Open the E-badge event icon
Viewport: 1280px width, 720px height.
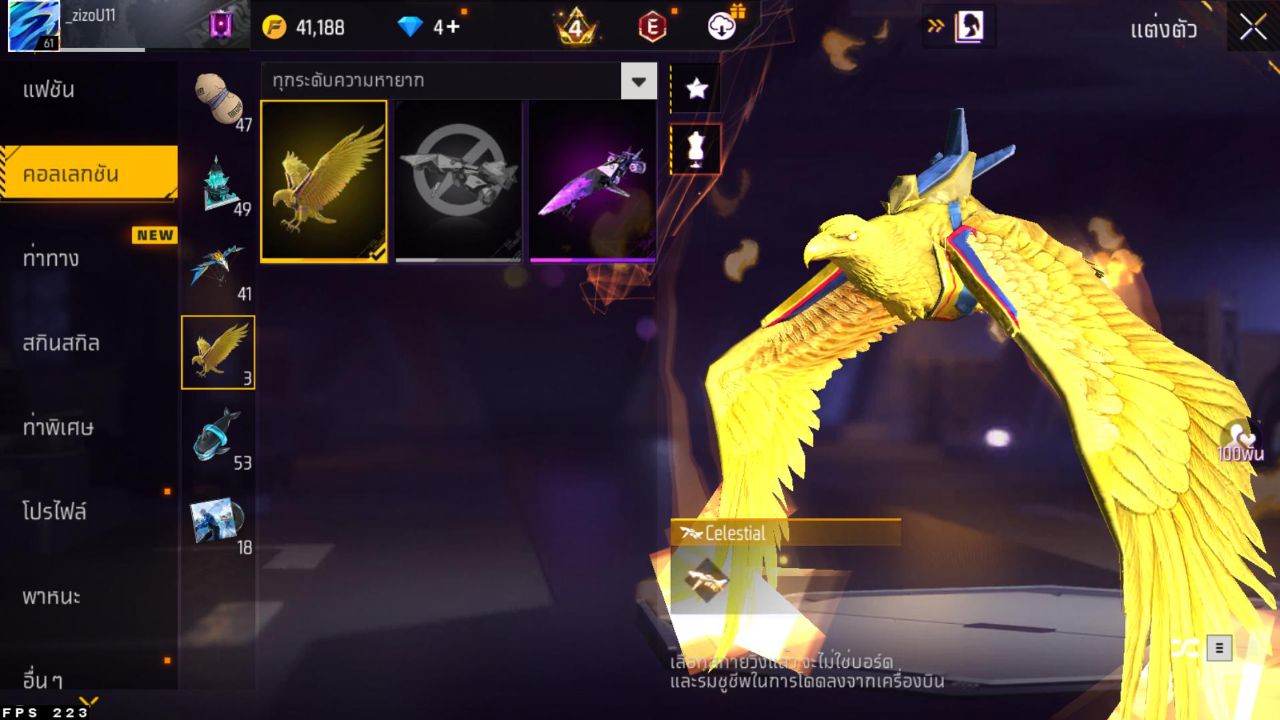pyautogui.click(x=654, y=28)
